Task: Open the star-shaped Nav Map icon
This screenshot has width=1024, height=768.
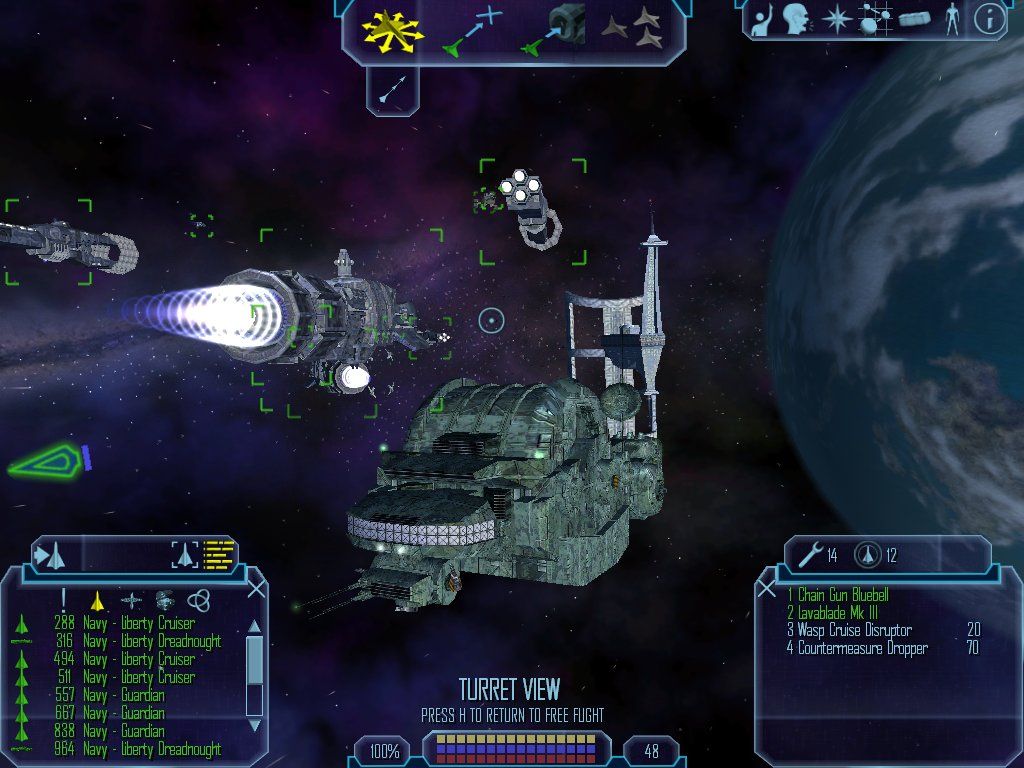Action: pos(835,19)
